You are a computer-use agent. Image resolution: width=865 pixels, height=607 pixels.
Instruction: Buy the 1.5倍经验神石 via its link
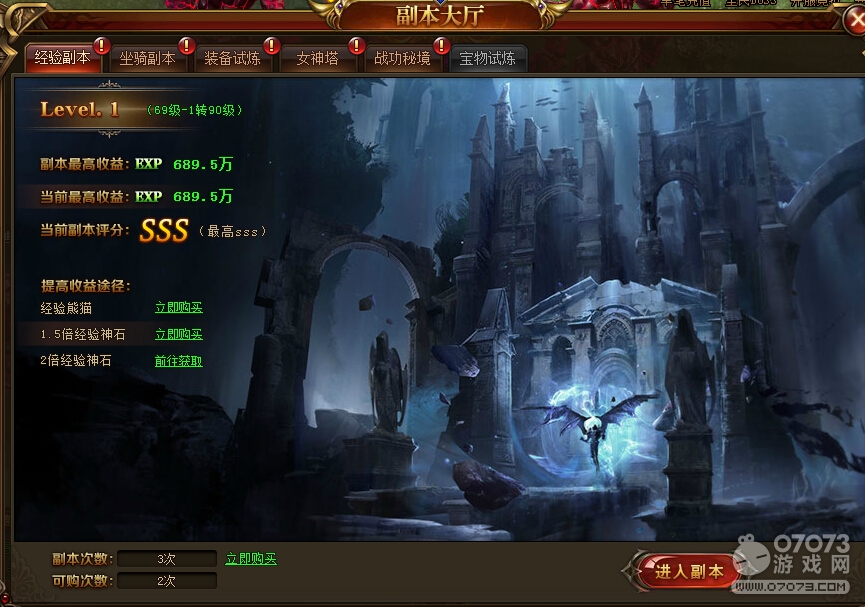tap(178, 334)
